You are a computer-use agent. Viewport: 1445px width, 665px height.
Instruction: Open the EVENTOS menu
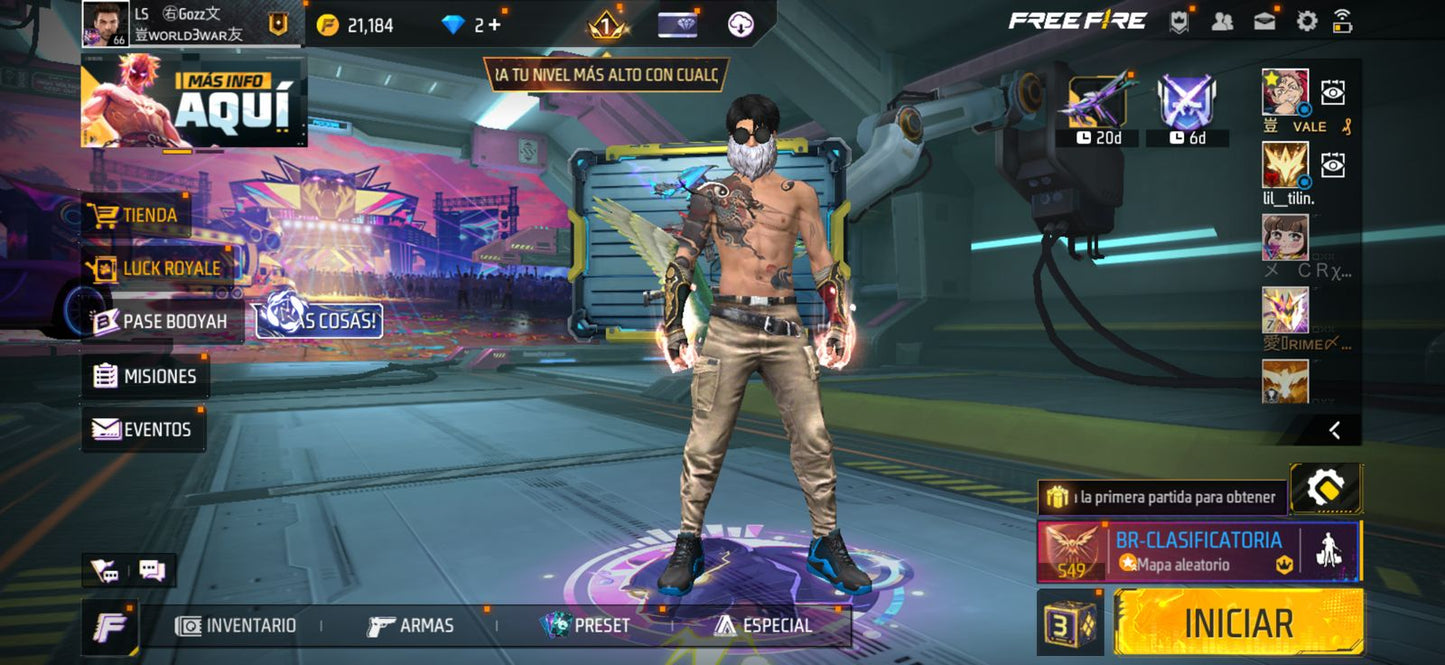click(x=142, y=429)
